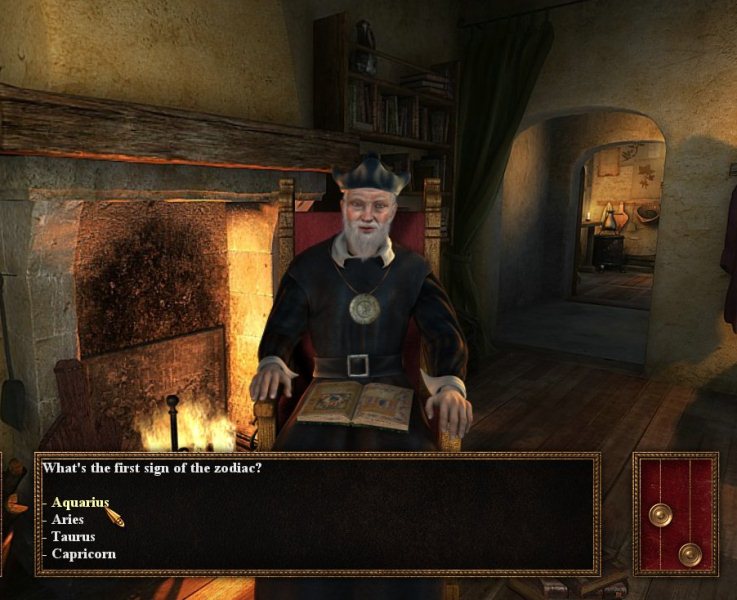Viewport: 737px width, 600px height.
Task: Click the higher brass knob on red panel
Action: pyautogui.click(x=660, y=514)
